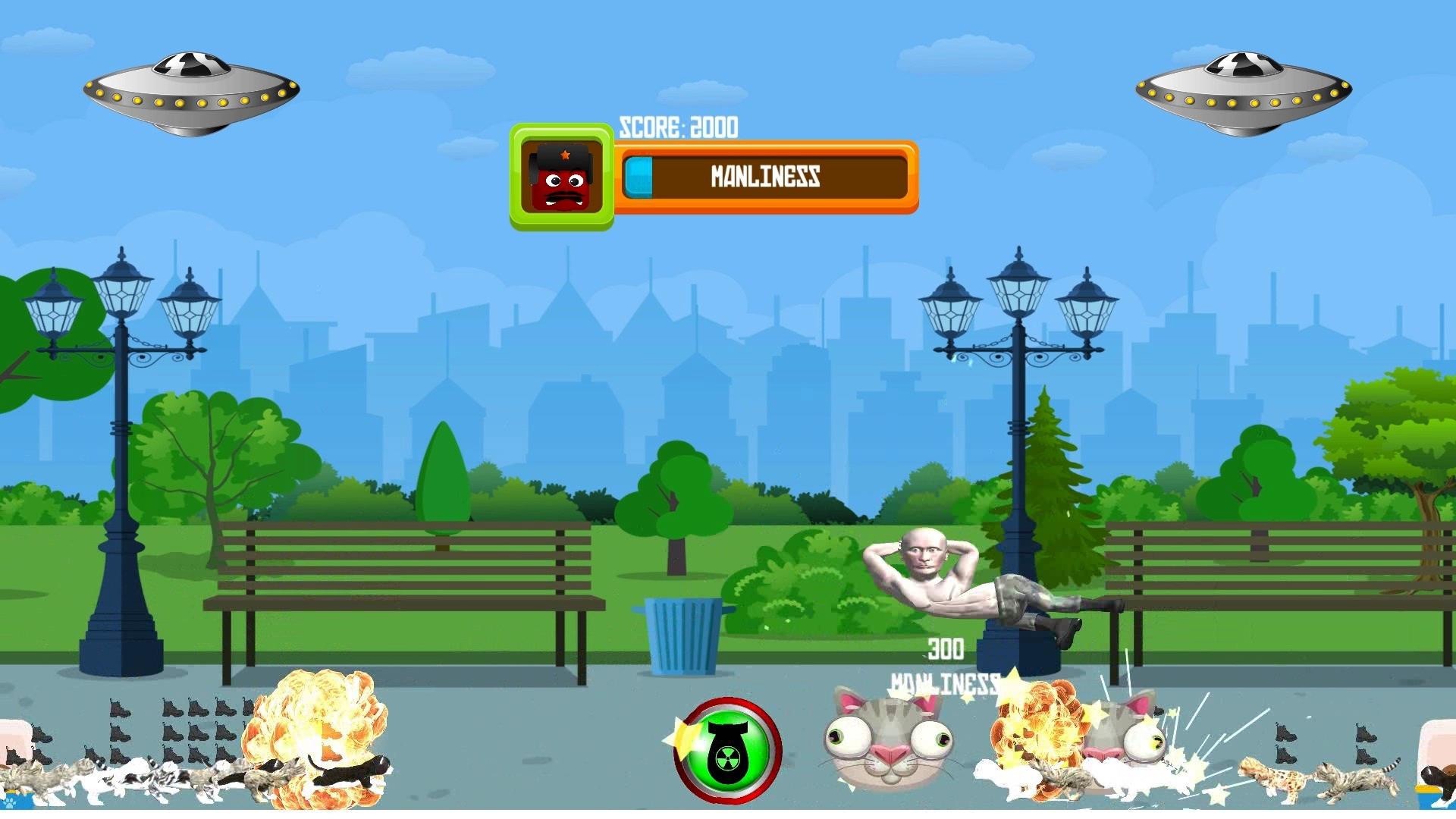
Task: Click the blue fill segment of the Manliness bar
Action: point(641,177)
